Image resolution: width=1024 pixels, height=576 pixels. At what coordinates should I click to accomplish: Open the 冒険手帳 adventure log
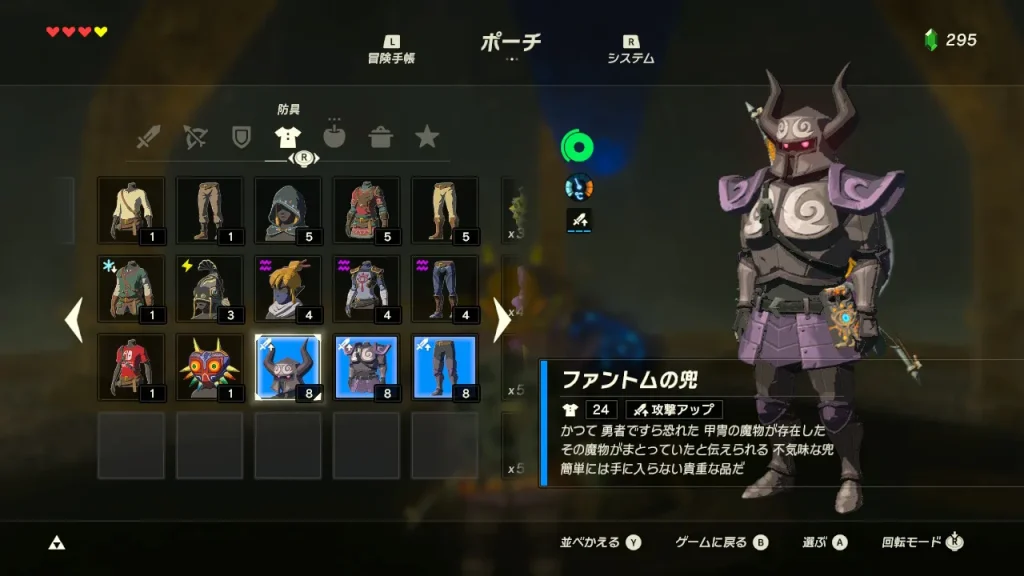(x=391, y=50)
